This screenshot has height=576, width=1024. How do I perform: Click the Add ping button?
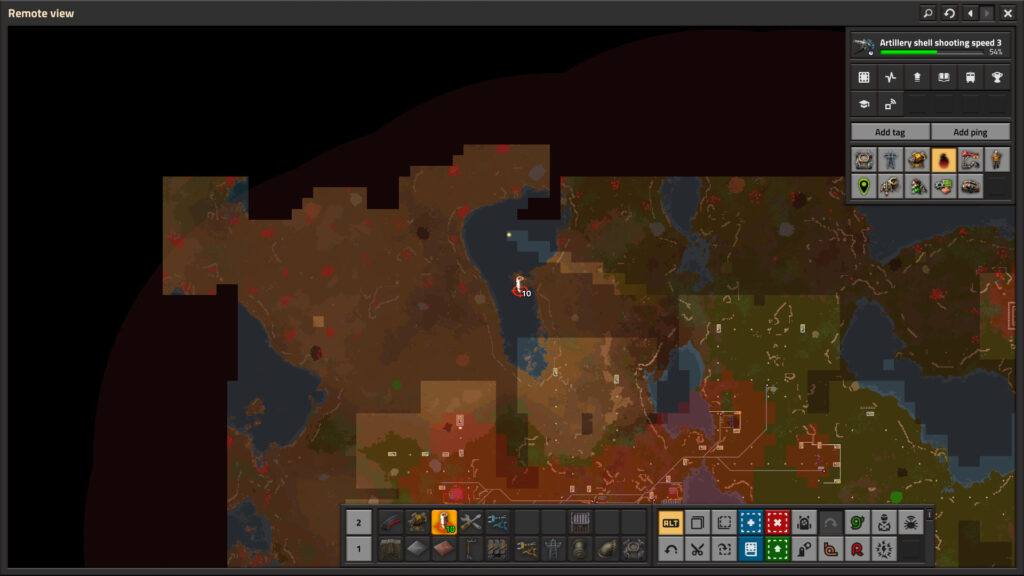tap(970, 132)
